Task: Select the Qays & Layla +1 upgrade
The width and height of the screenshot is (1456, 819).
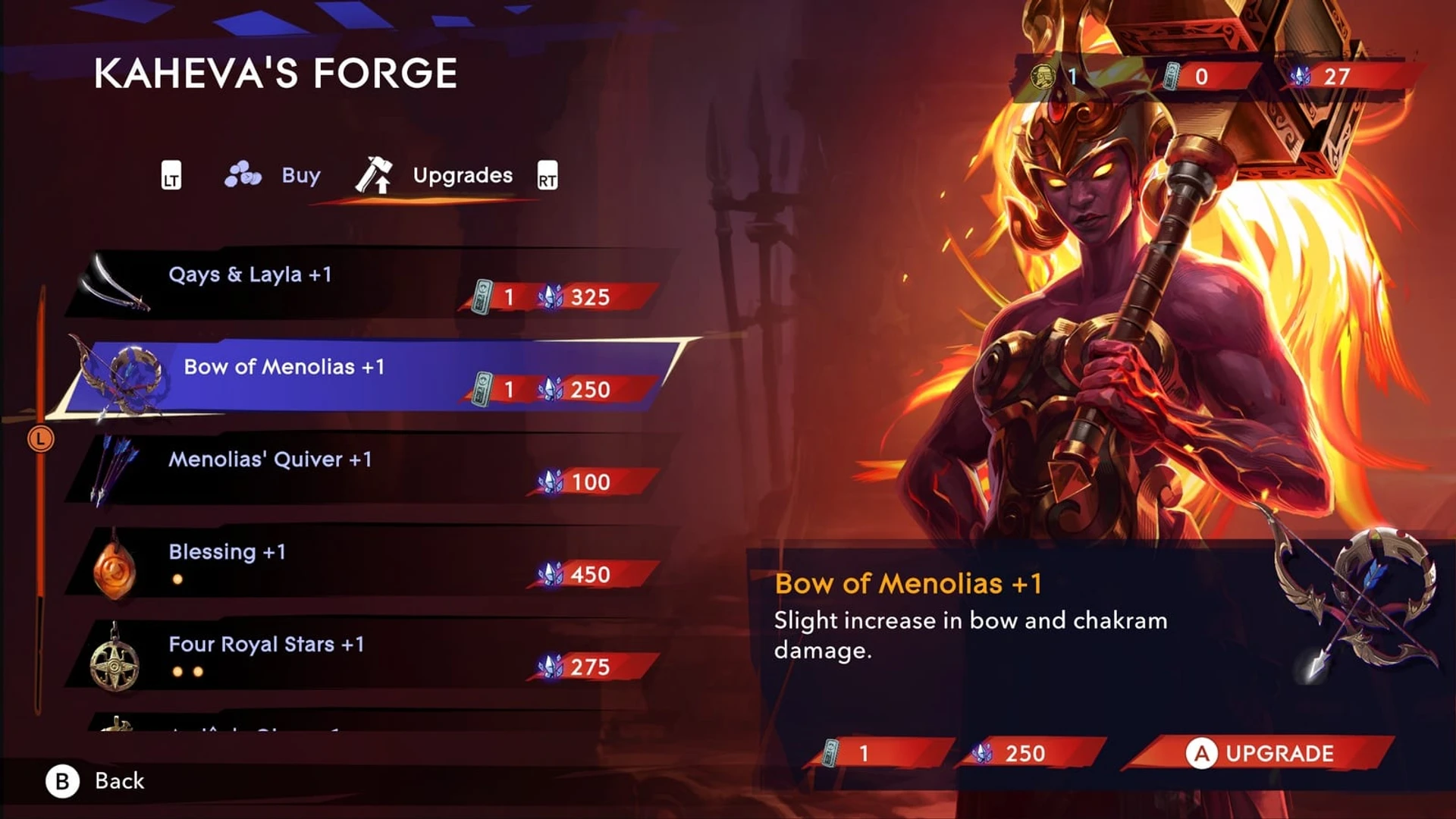Action: [x=364, y=284]
